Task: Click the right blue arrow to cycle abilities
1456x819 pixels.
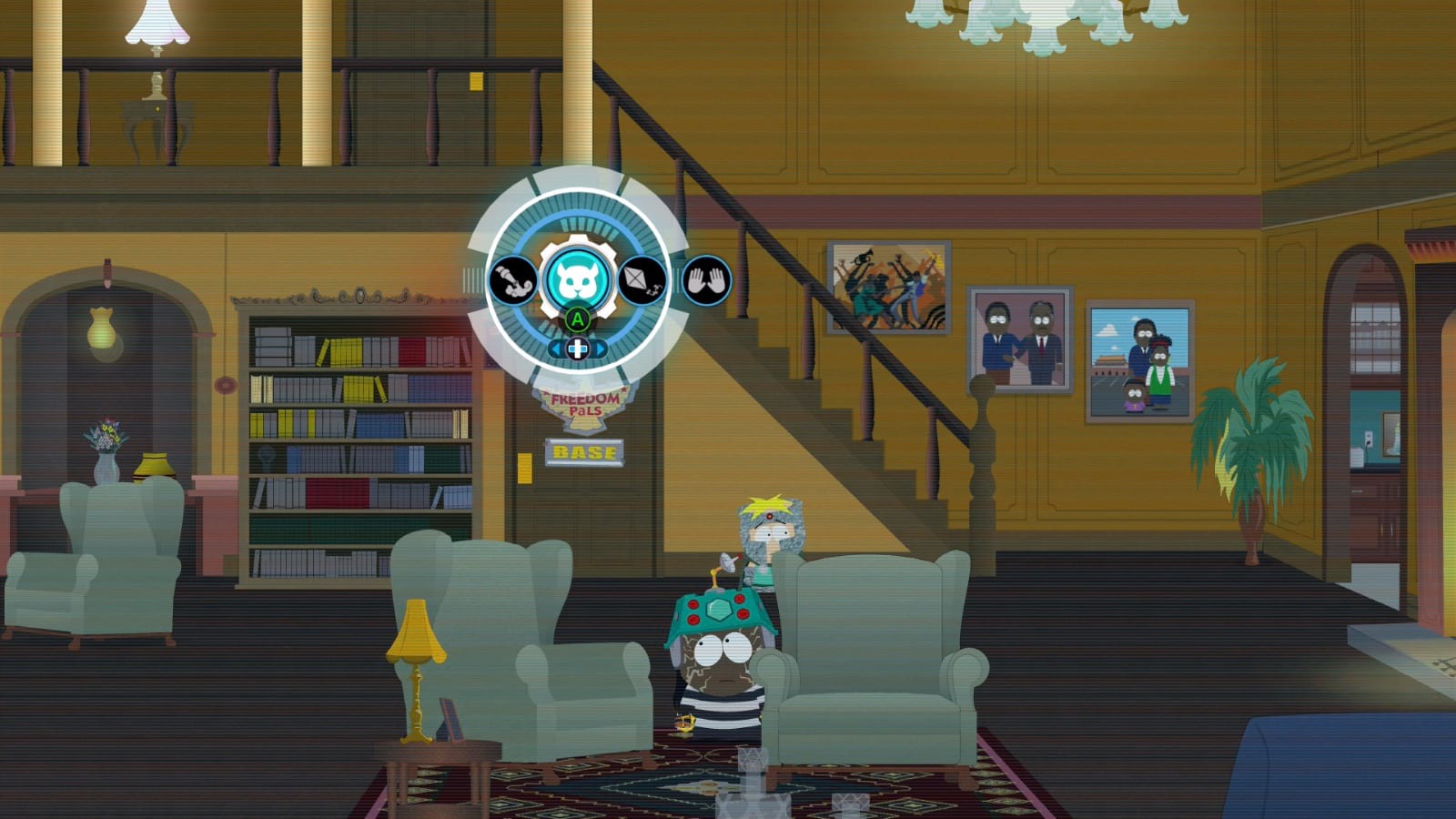Action: click(x=602, y=348)
